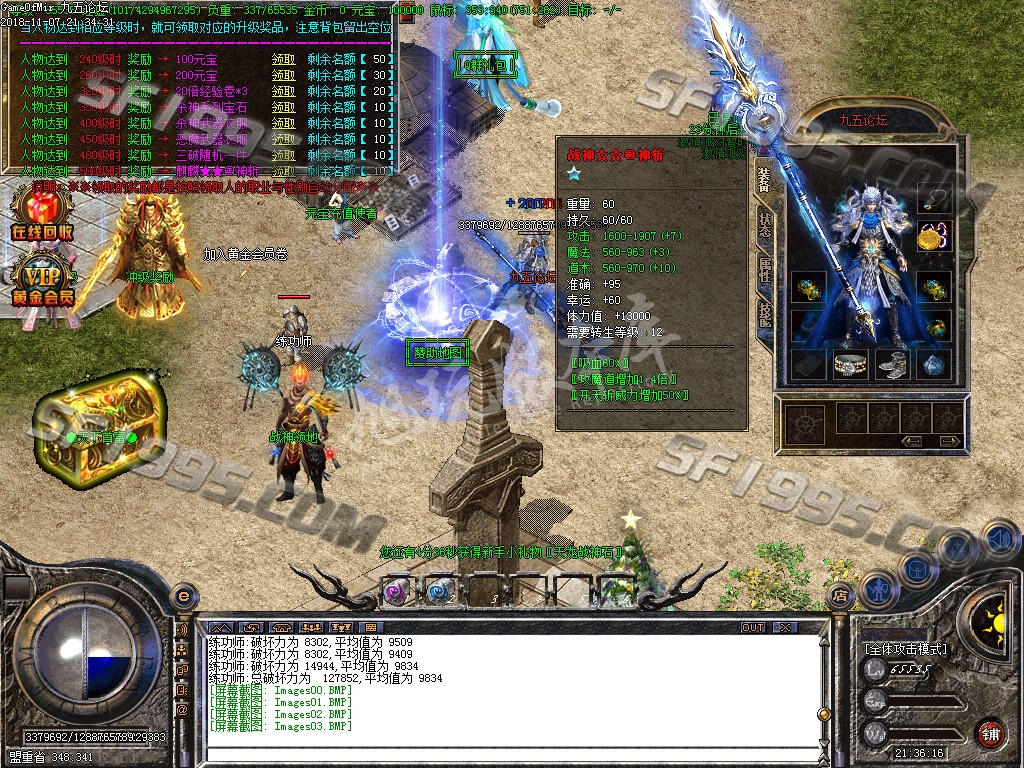The image size is (1024, 768).
Task: Select the necklace equipment slot
Action: [933, 201]
